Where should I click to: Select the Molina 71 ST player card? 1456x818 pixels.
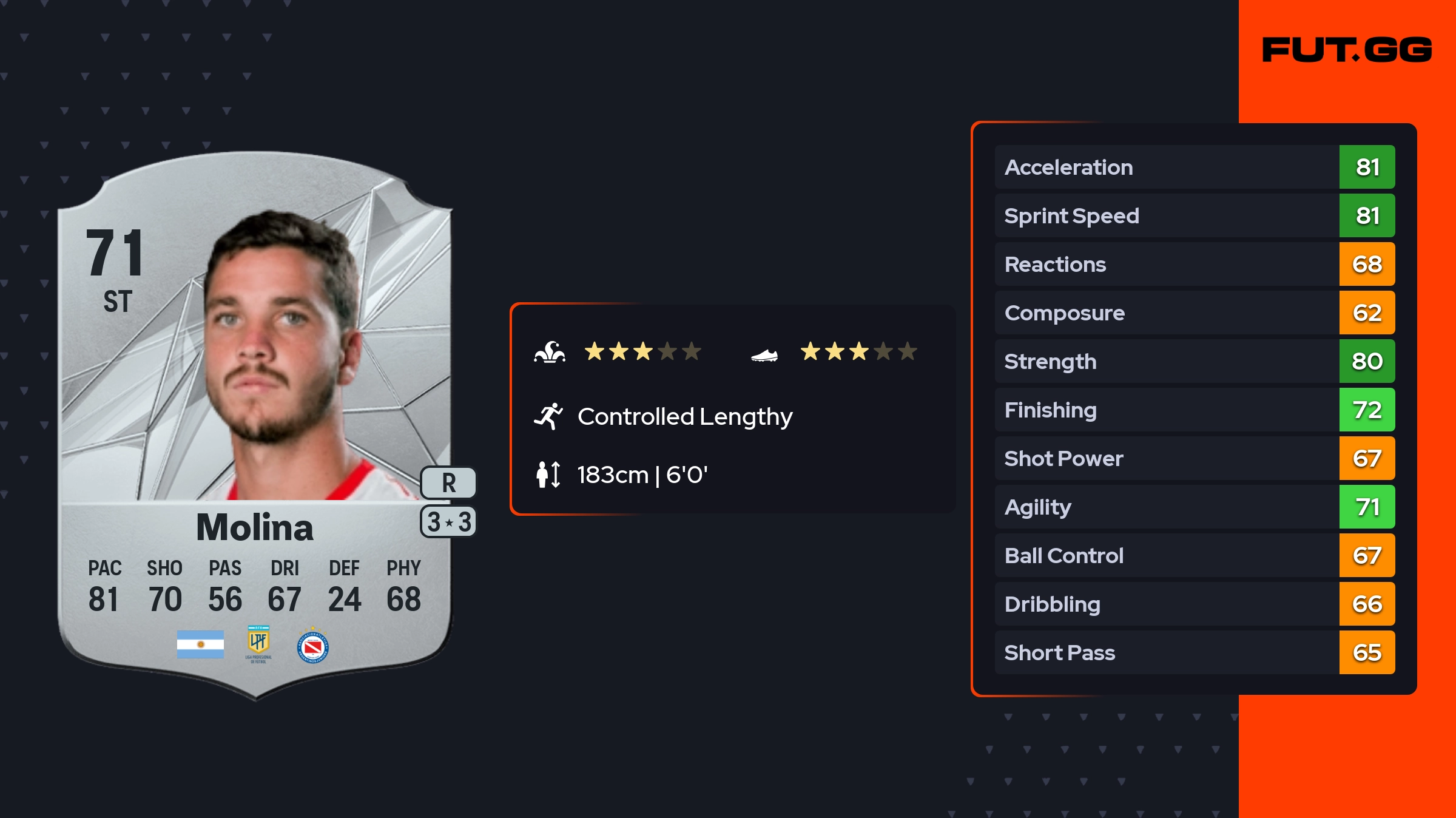click(255, 425)
